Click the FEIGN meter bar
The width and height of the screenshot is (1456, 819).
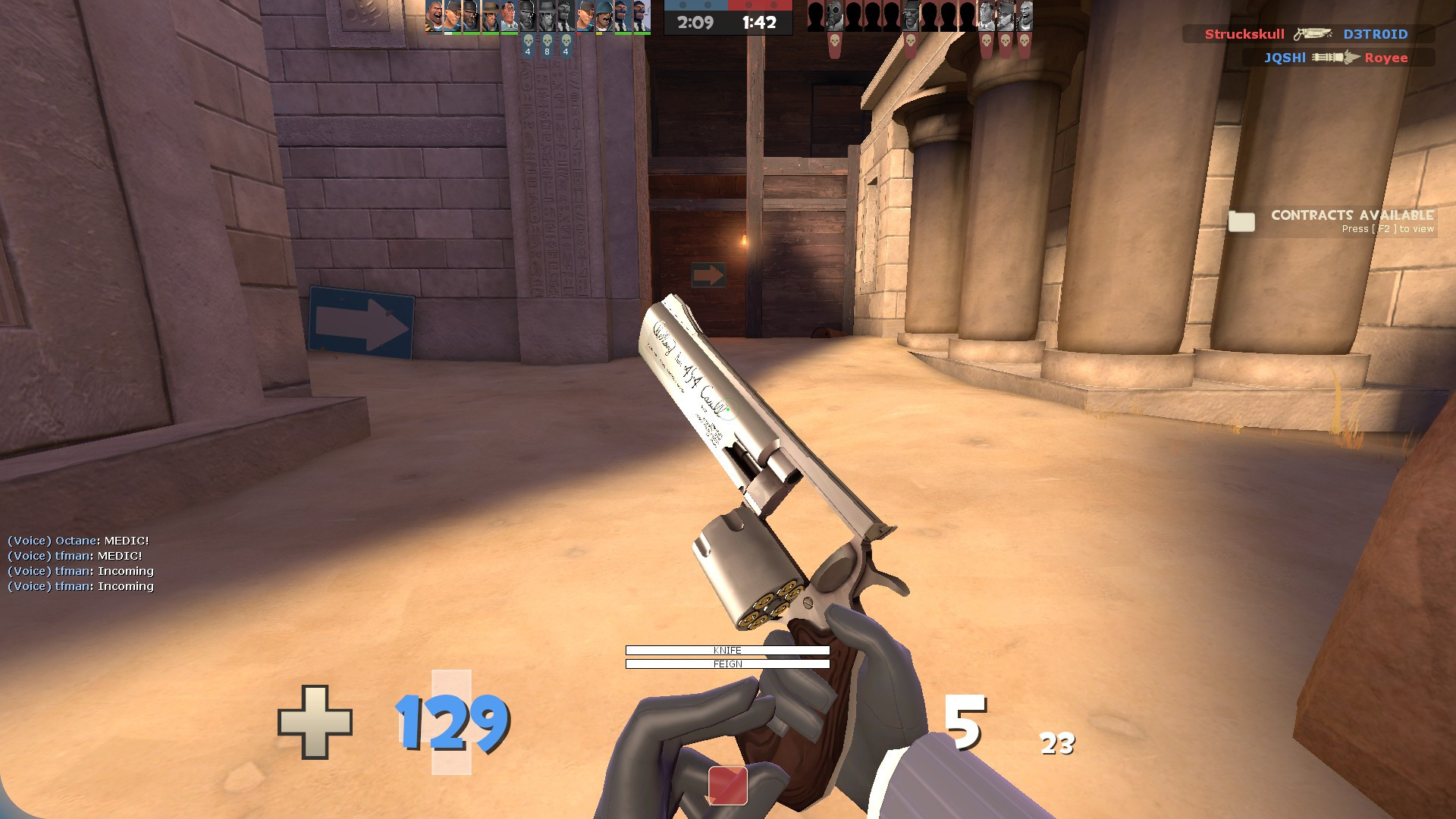726,663
